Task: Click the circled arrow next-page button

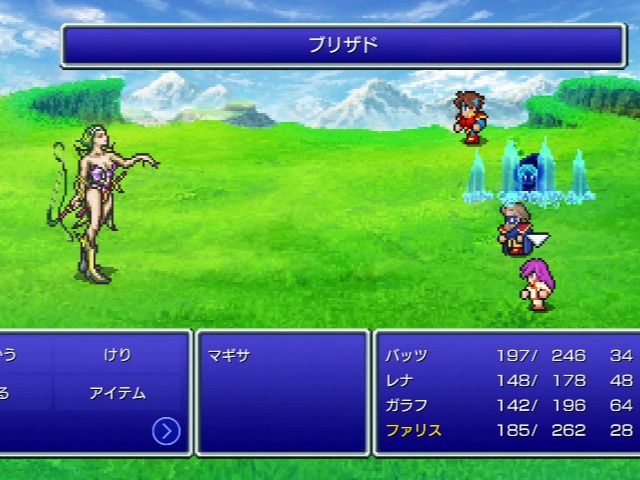Action: tap(166, 430)
